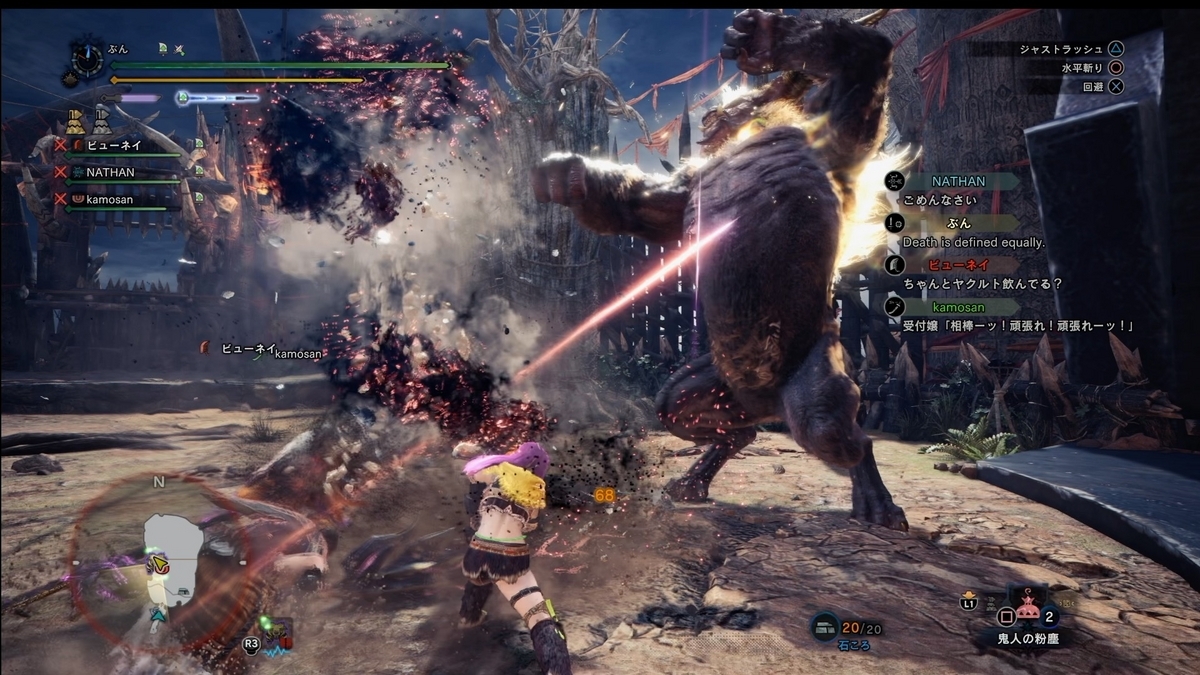Click kamosan's chat message about 受付嬢
Image resolution: width=1200 pixels, height=675 pixels.
tap(1018, 326)
